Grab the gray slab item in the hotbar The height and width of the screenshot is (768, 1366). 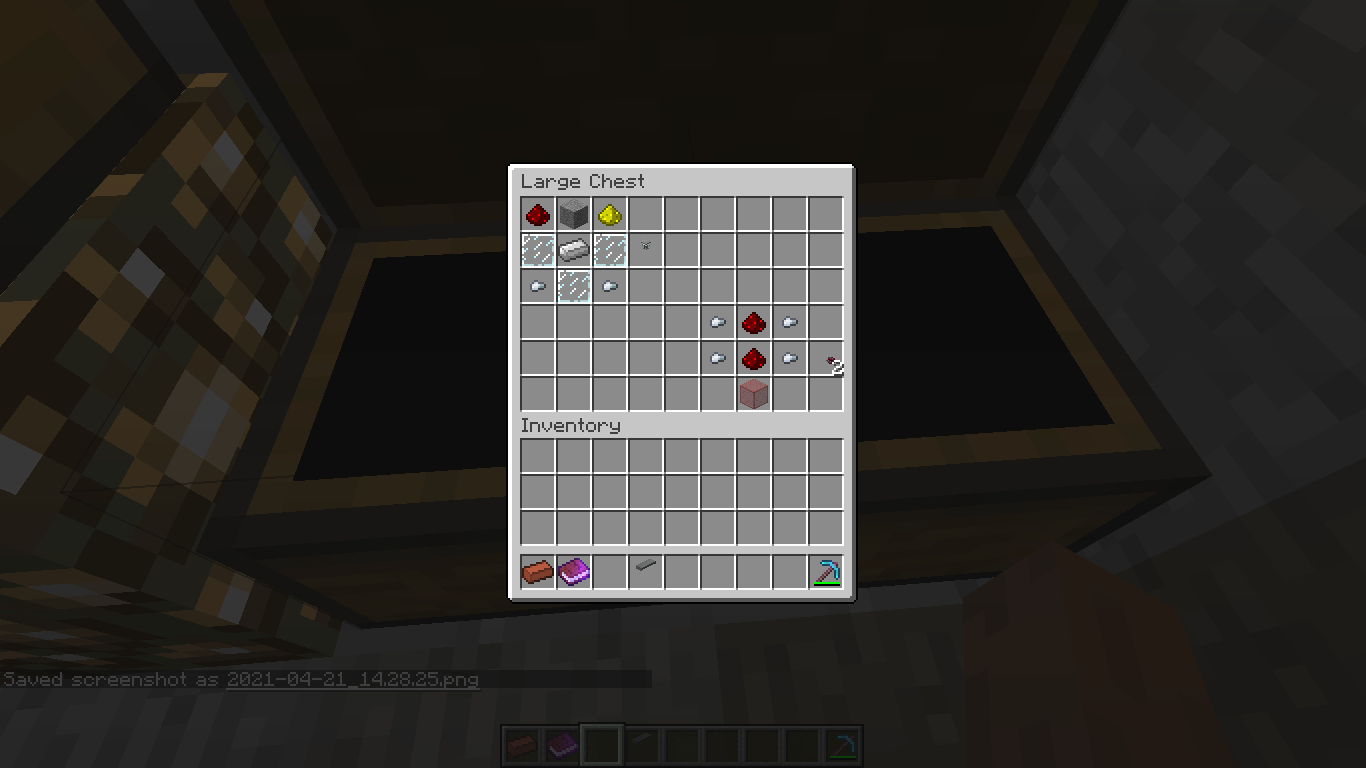646,570
